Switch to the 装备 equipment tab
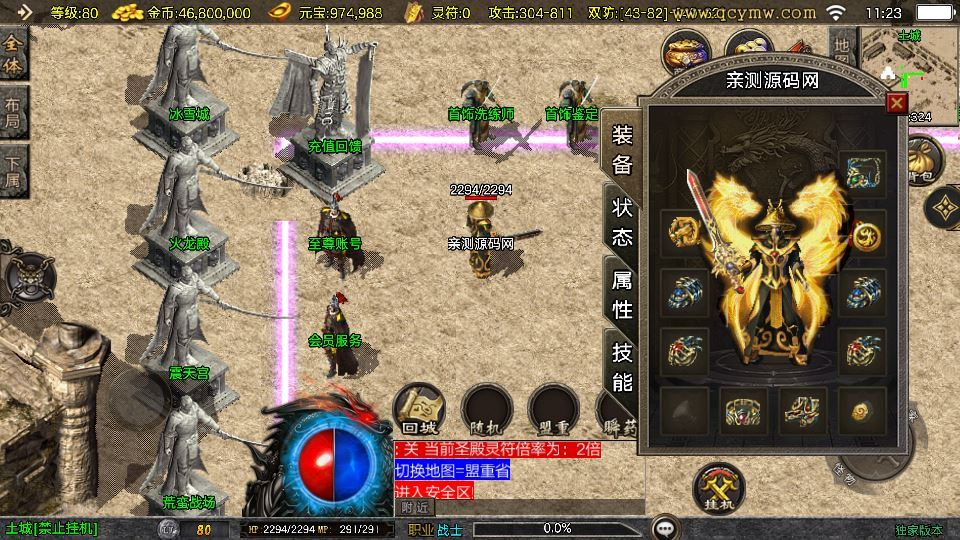Screen dimensions: 960x540 pos(622,150)
